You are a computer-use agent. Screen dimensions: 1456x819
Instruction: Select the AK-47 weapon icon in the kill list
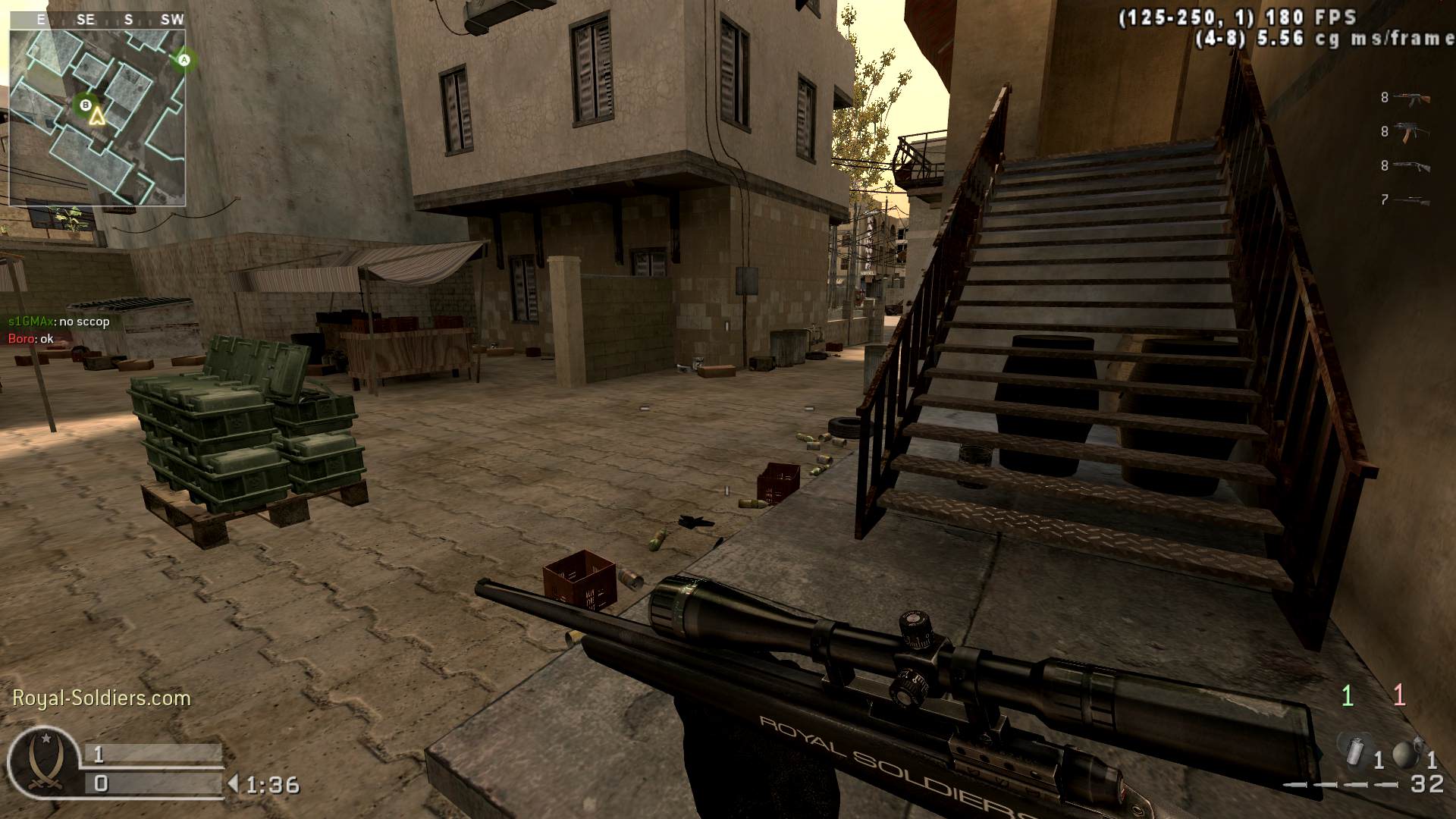click(x=1412, y=97)
